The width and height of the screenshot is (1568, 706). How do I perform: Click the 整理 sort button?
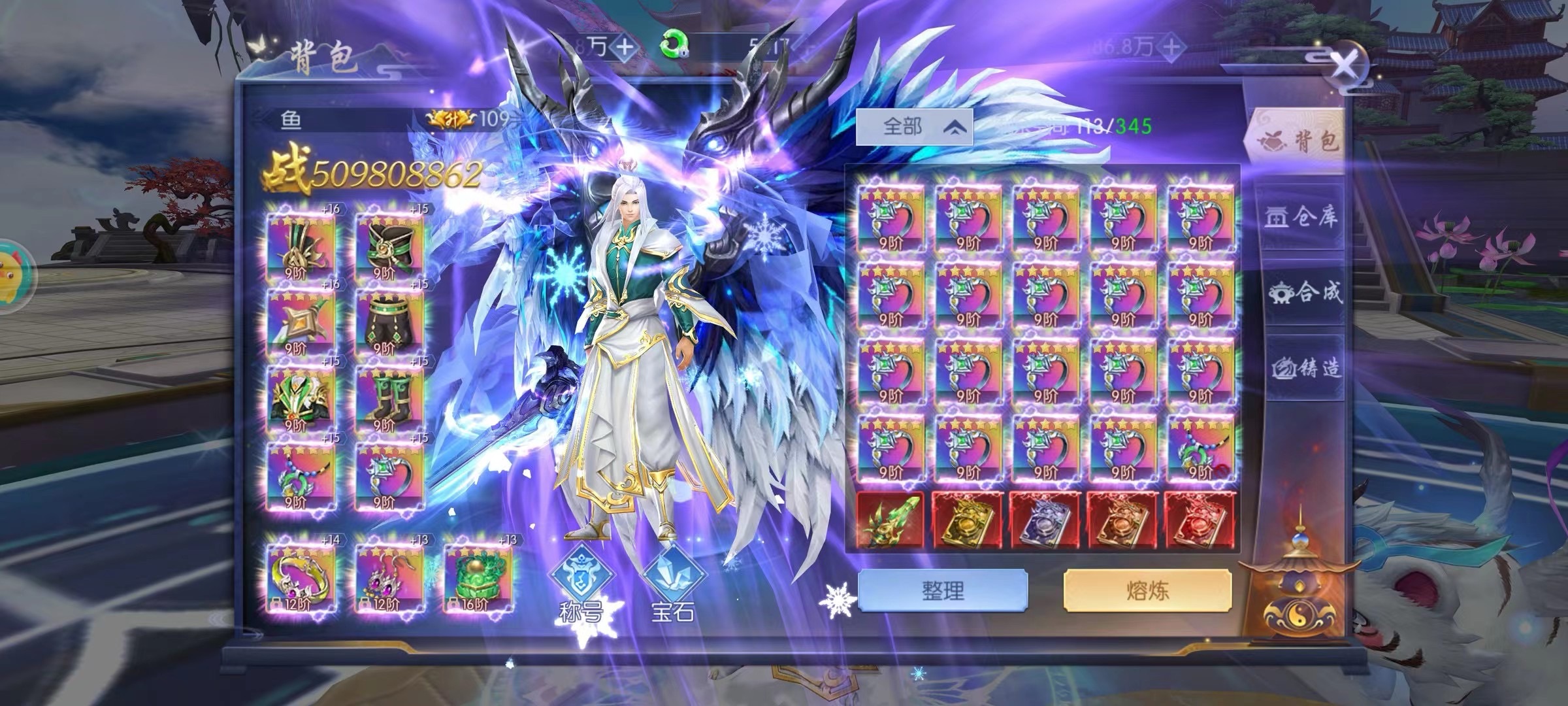click(942, 590)
